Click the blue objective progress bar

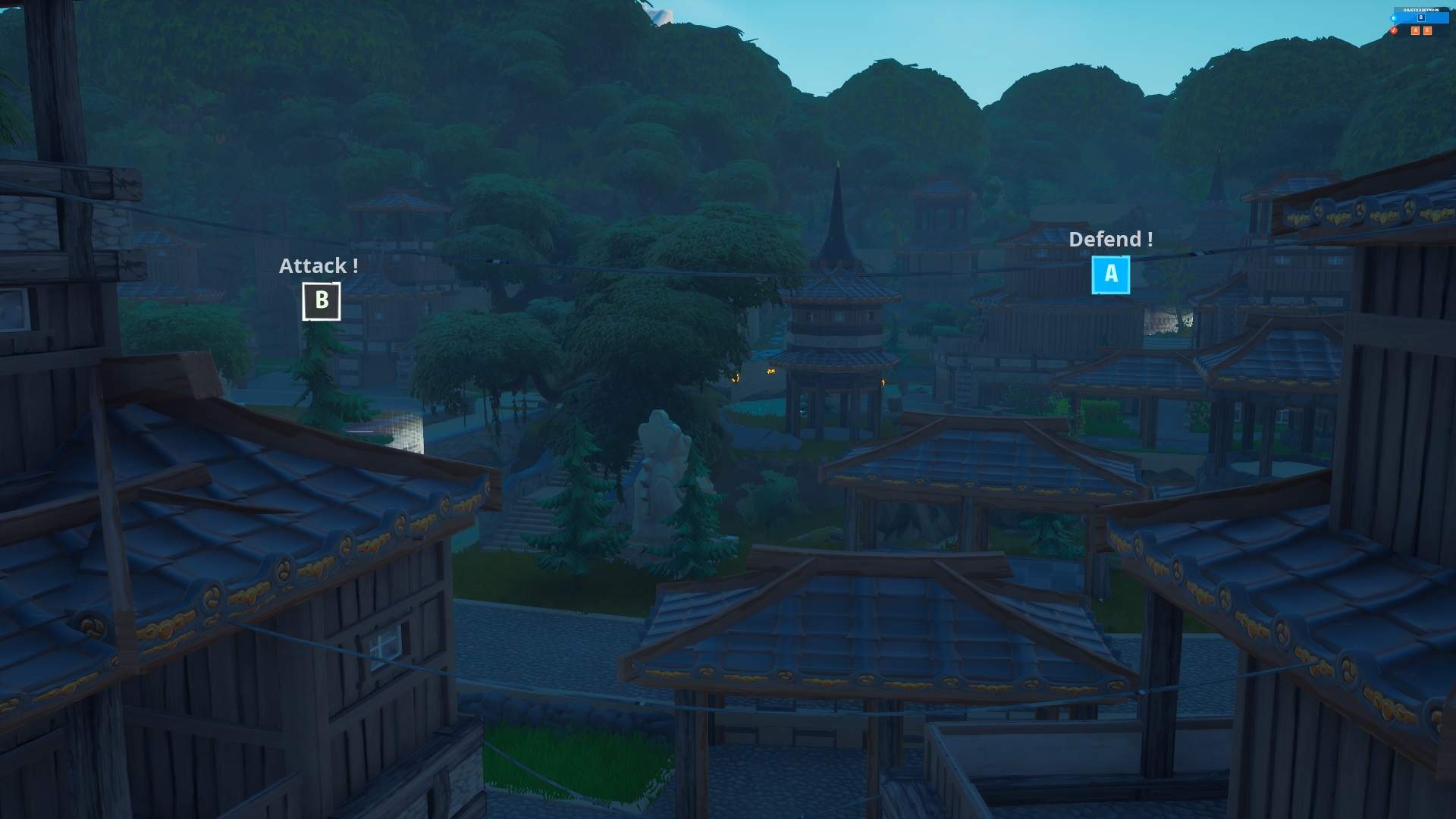click(1437, 17)
